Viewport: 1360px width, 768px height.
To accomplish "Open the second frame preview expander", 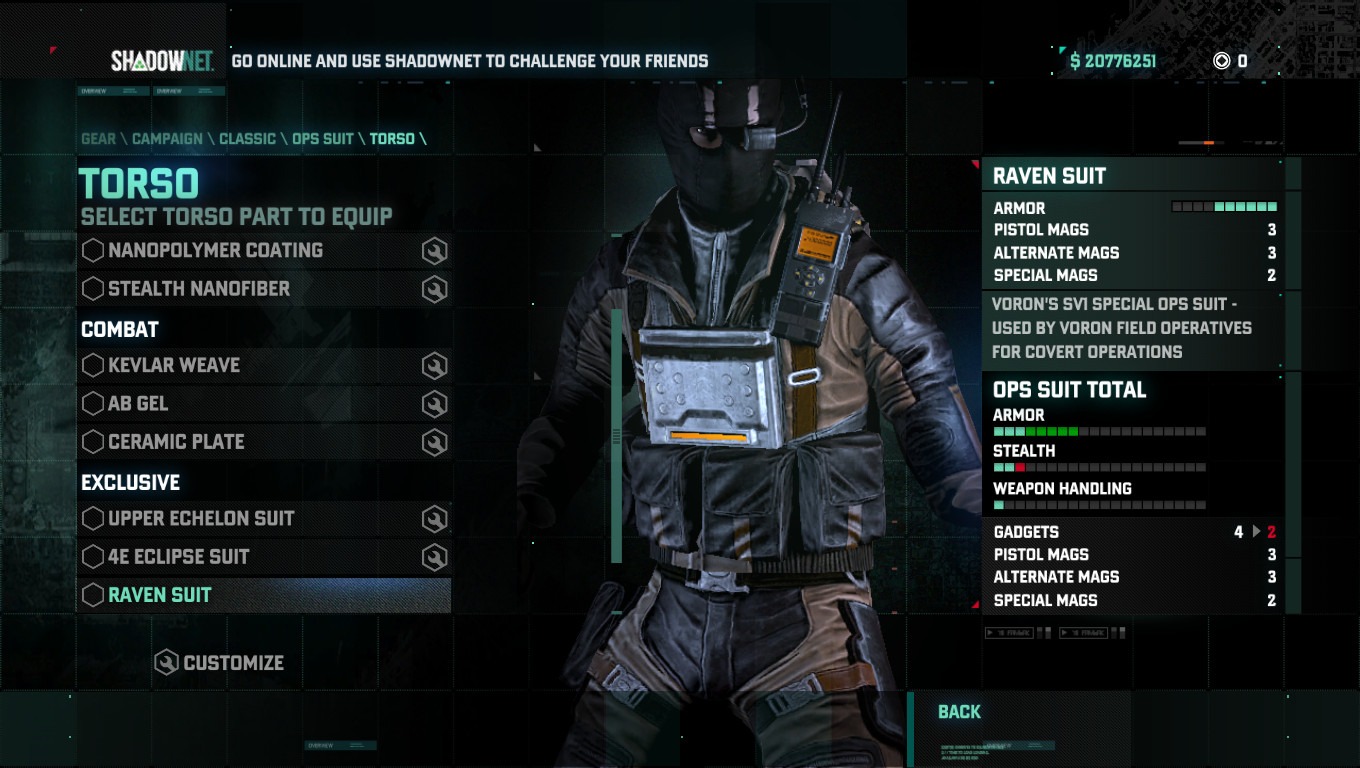I will coord(1084,634).
